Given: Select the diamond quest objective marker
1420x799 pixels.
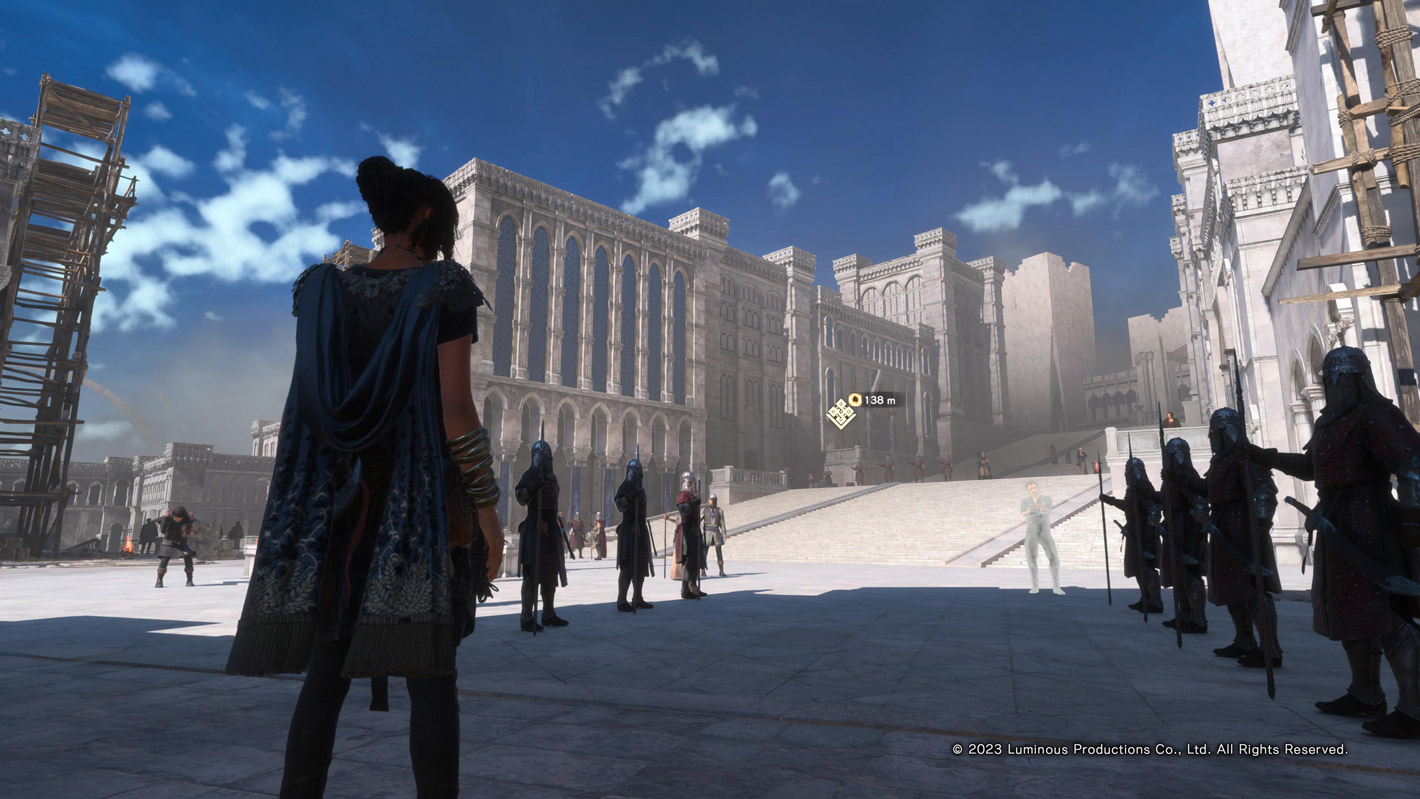Looking at the screenshot, I should point(841,412).
